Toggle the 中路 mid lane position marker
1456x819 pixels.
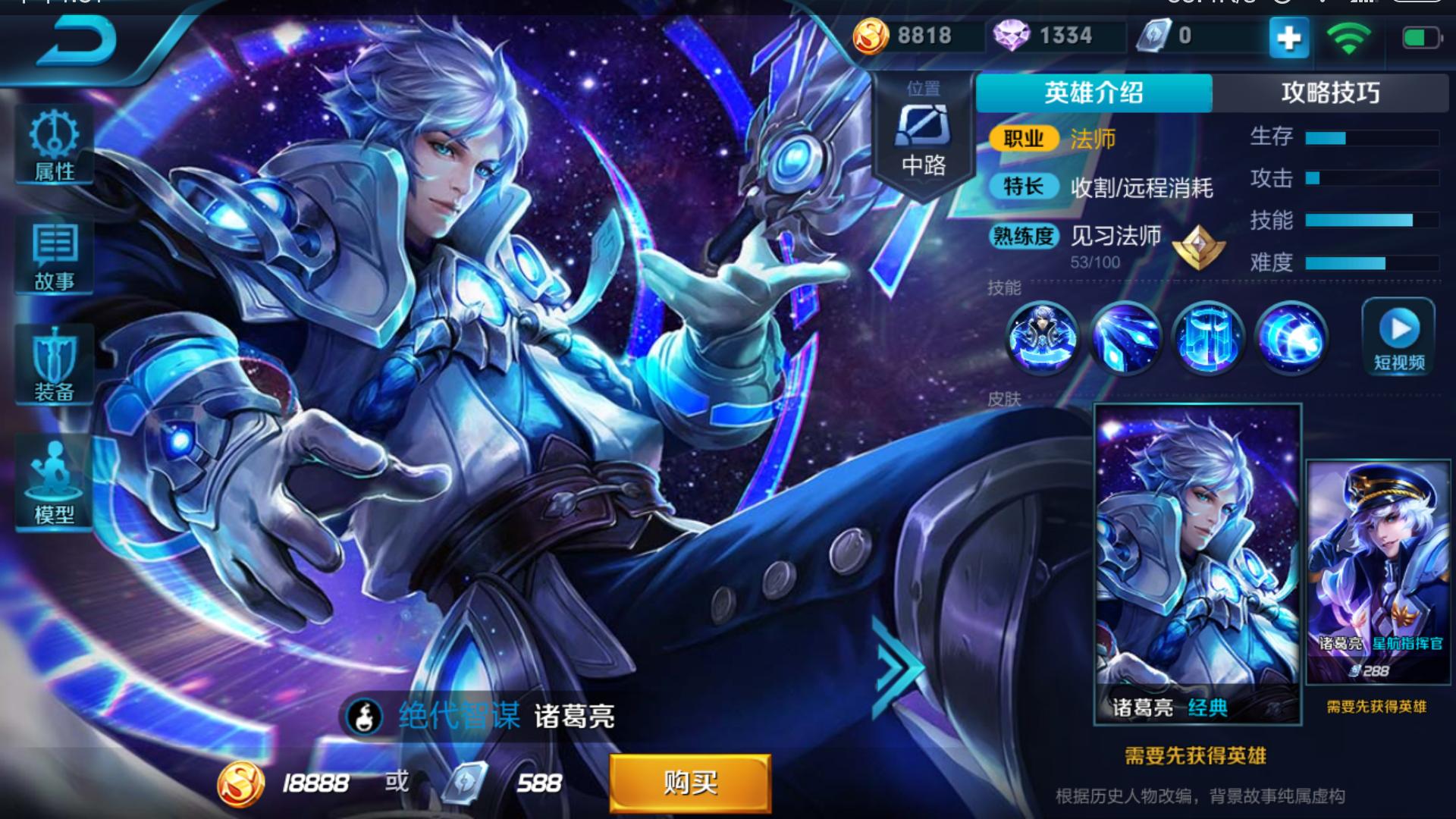(922, 136)
